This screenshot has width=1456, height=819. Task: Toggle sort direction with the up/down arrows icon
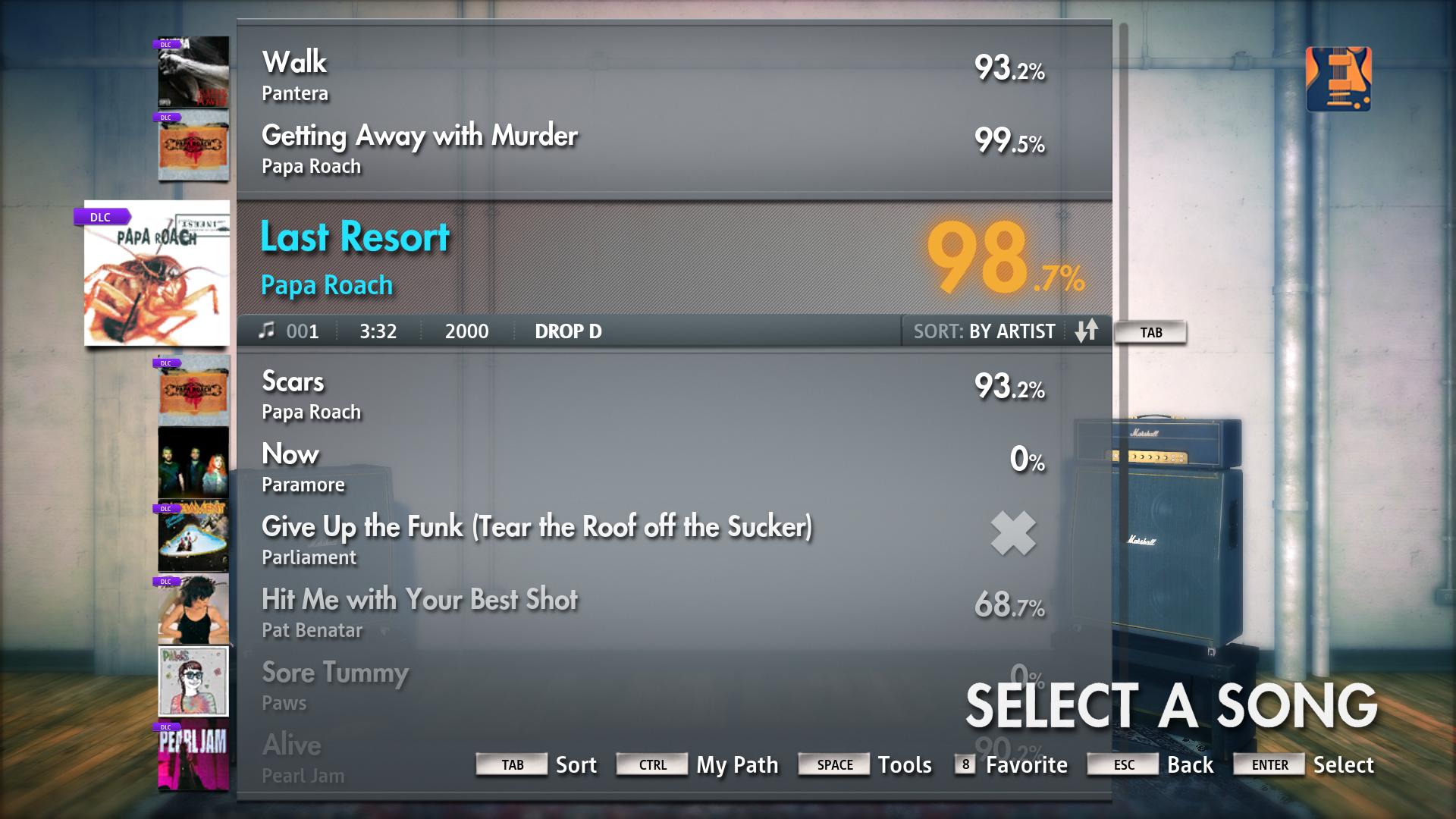click(1086, 331)
